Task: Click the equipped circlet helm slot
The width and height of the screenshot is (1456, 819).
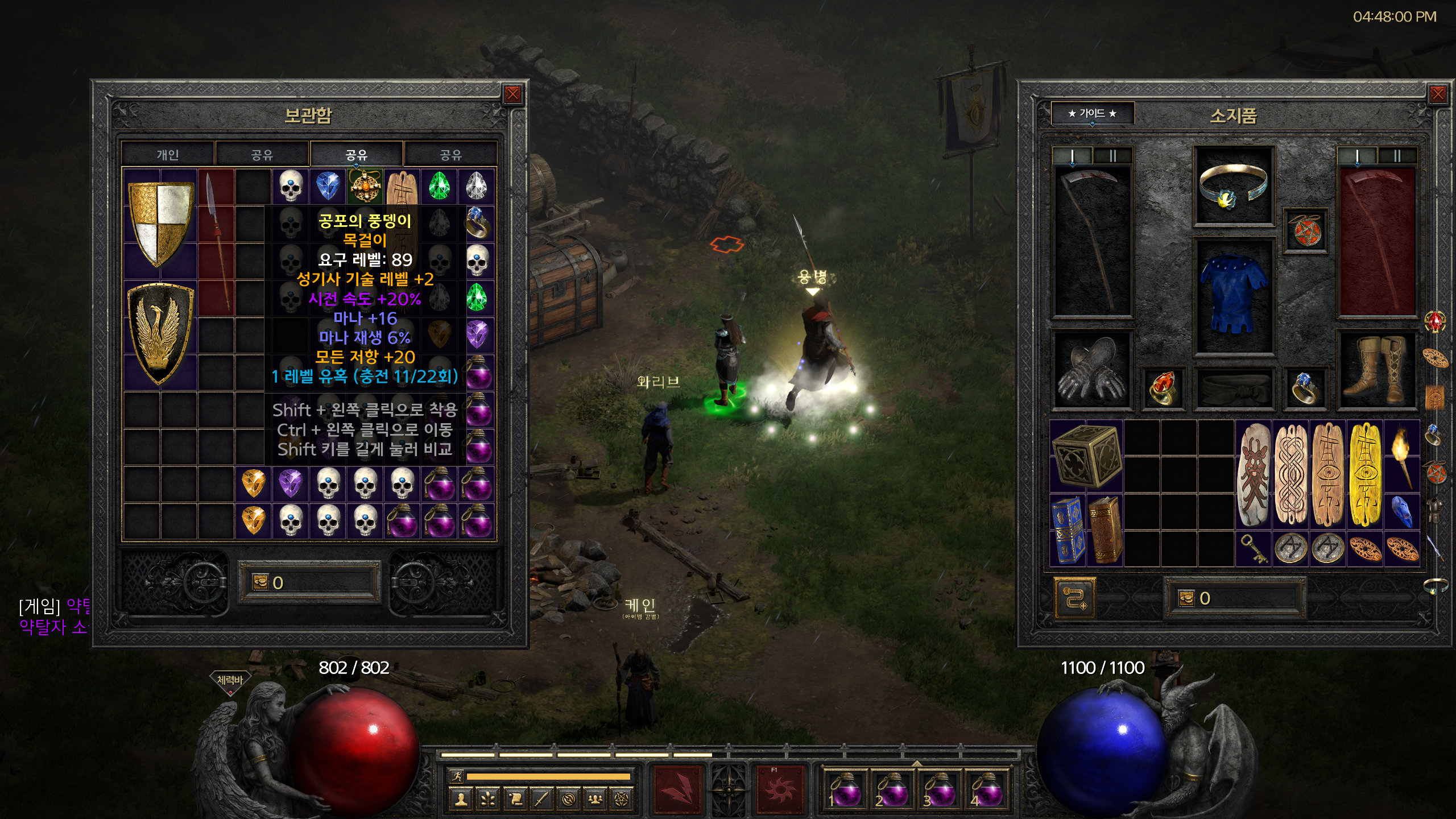Action: [1233, 187]
